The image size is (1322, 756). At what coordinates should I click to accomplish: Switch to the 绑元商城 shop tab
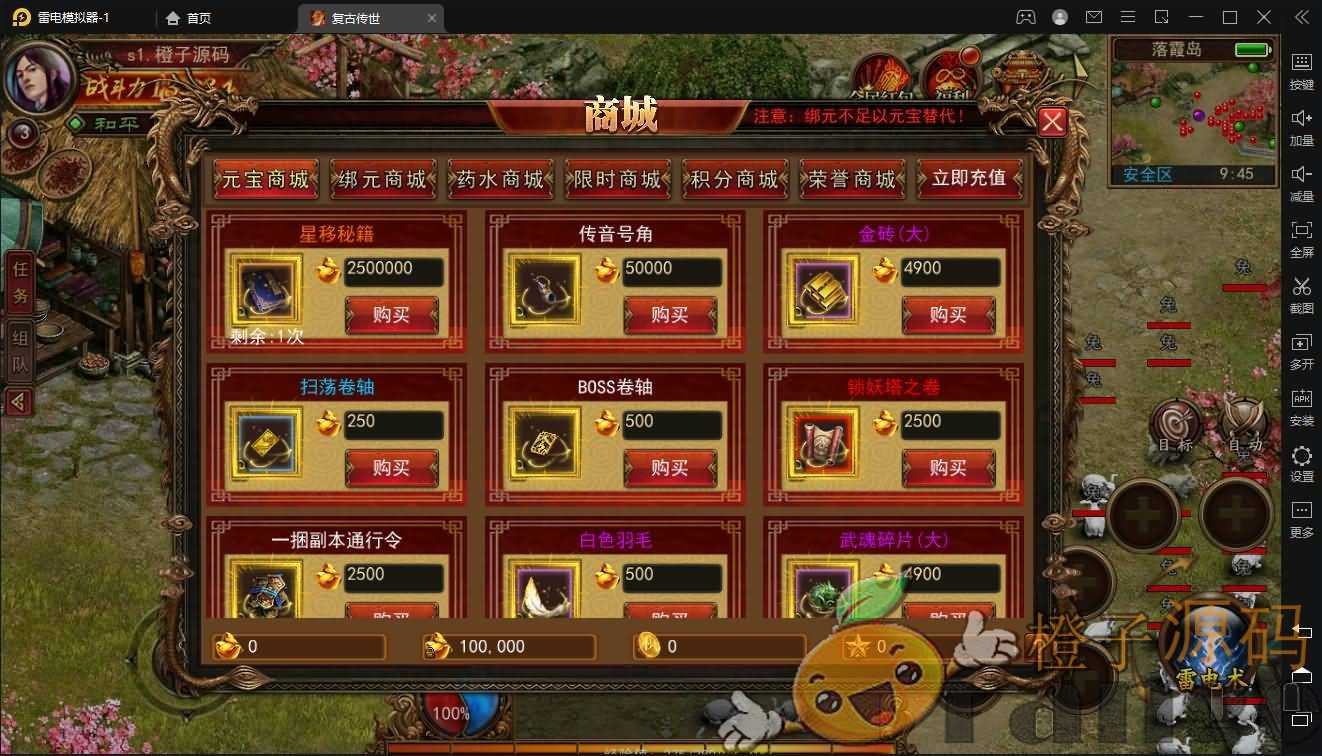point(381,179)
